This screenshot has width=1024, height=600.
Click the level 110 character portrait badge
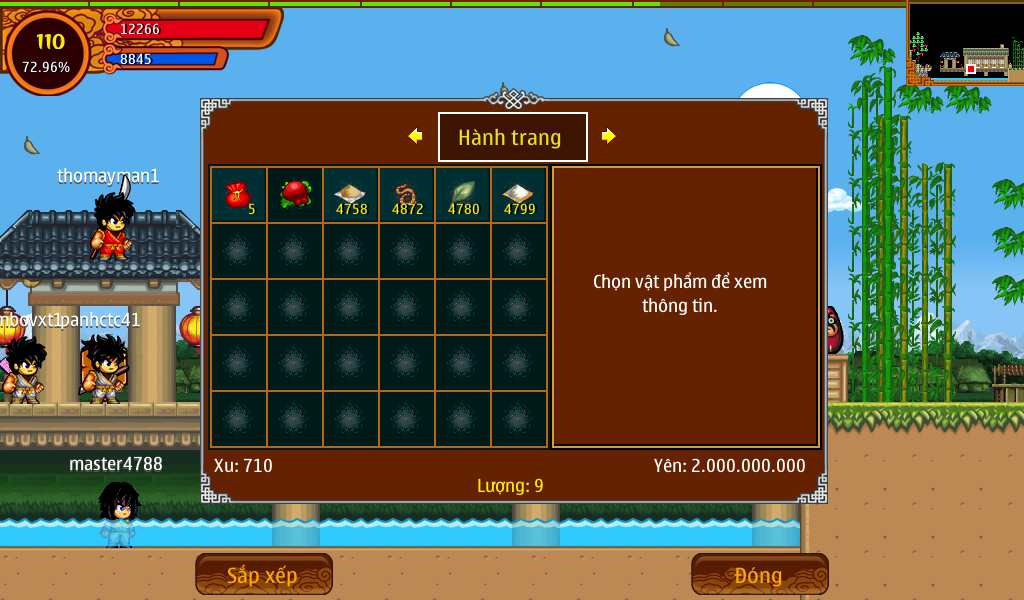(x=48, y=52)
